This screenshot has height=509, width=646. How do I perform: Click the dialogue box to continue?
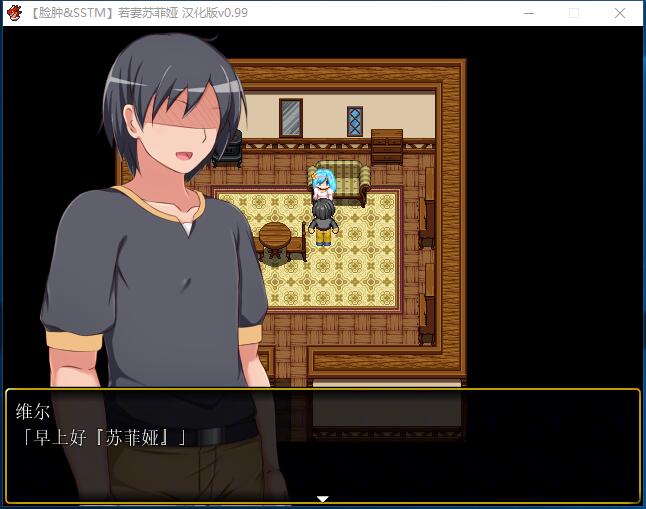click(322, 445)
